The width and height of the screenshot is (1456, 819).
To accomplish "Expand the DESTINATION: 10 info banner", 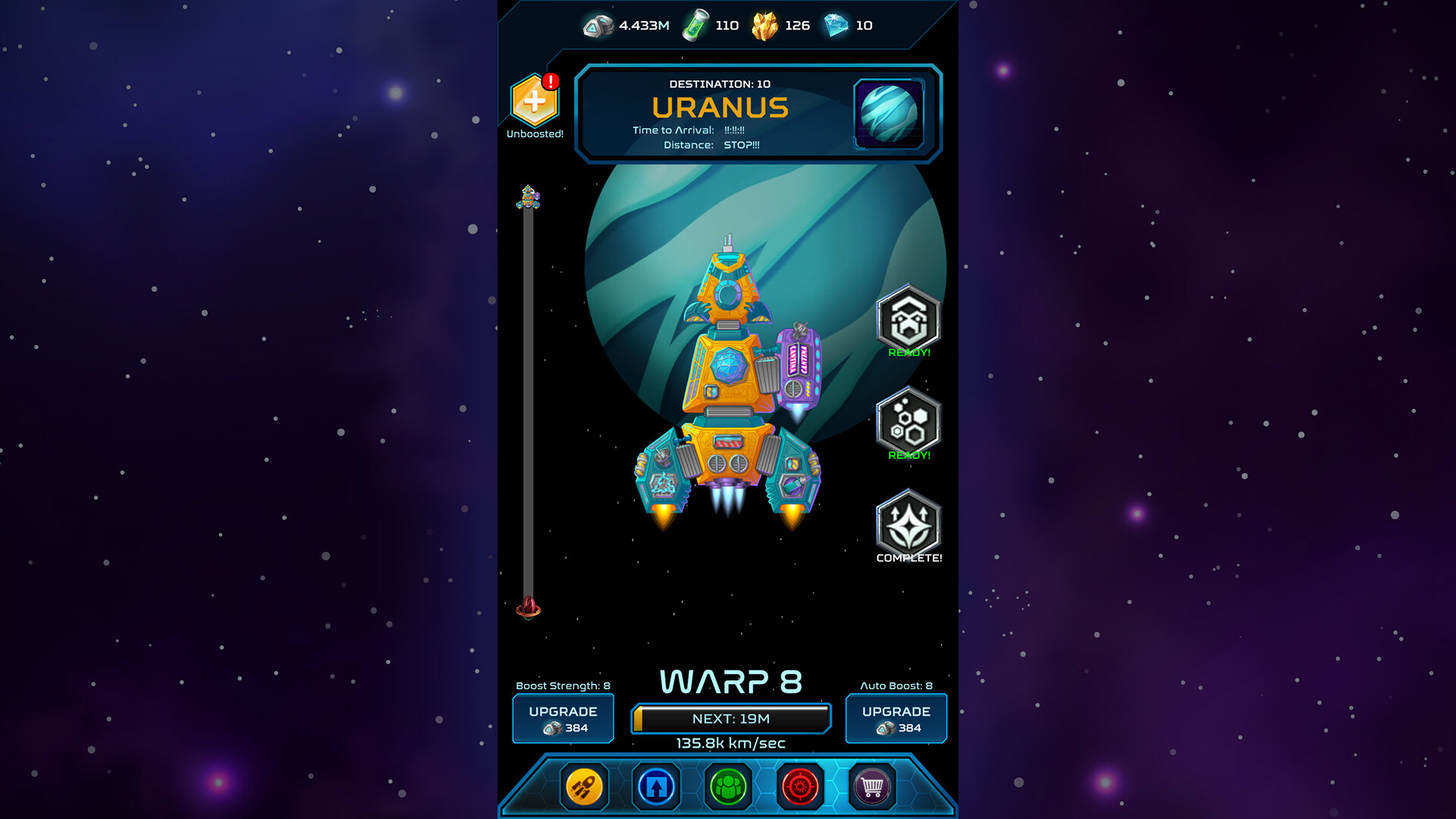I will 720,84.
